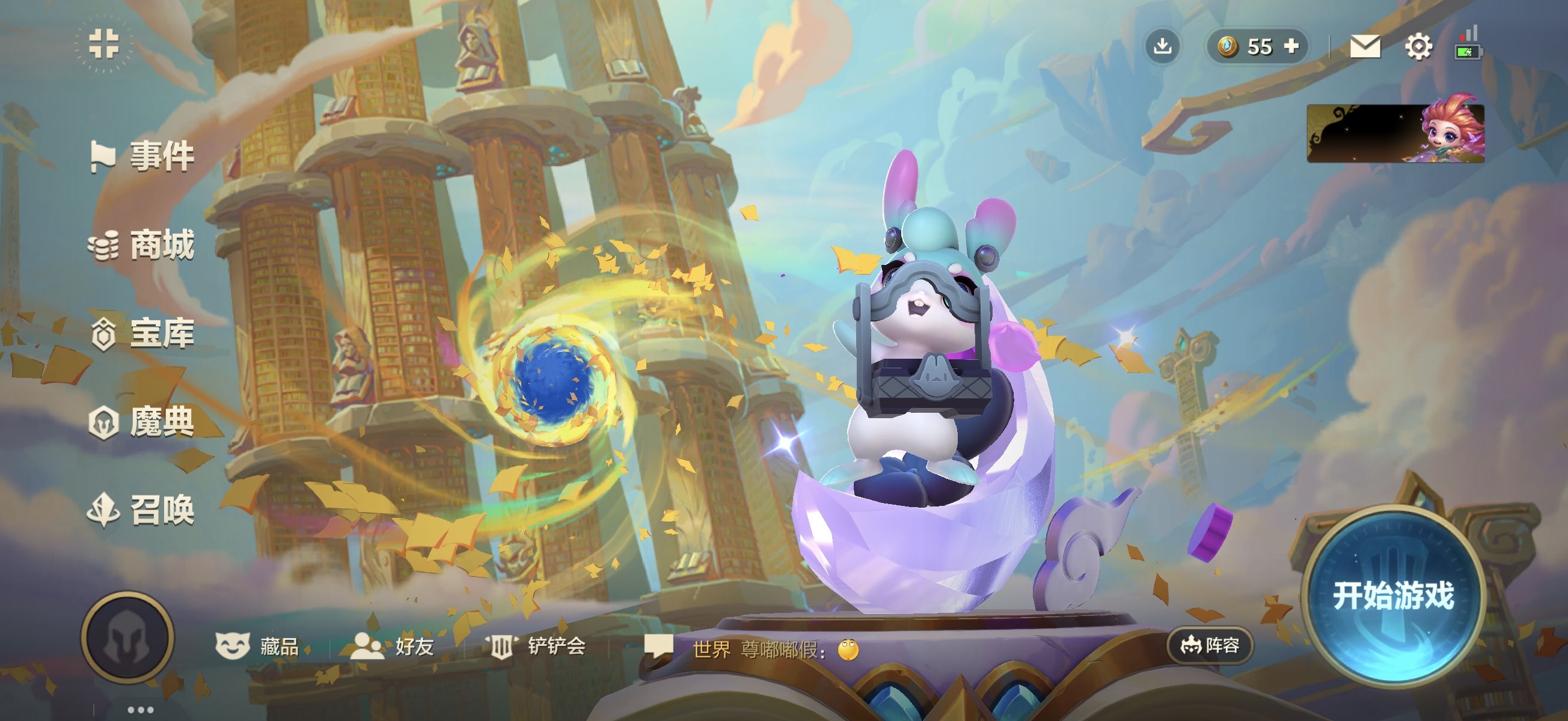Open the Zoe event banner
The image size is (1568, 721).
tap(1395, 133)
